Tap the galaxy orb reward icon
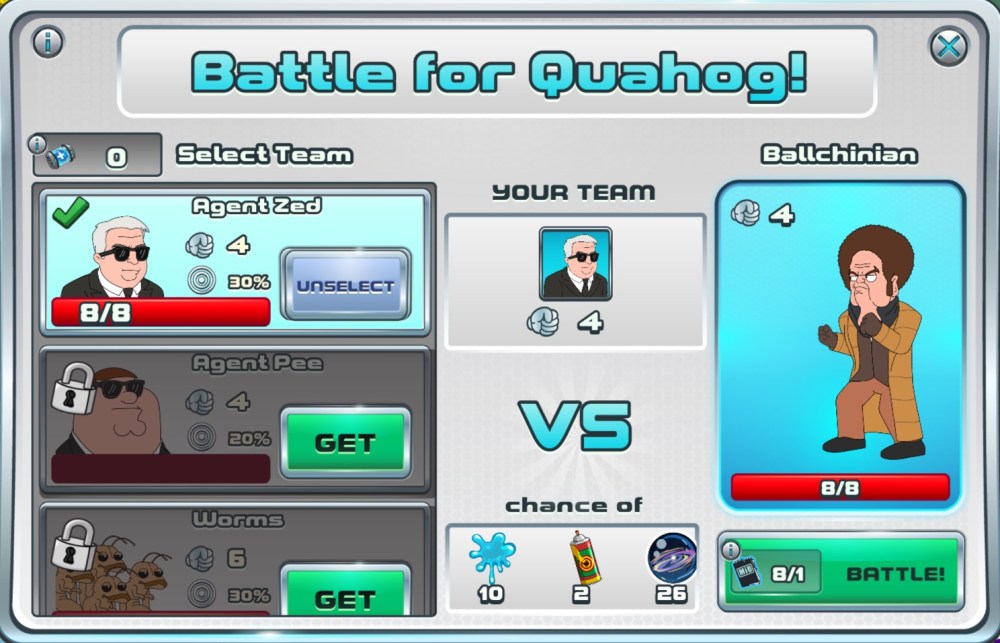 click(672, 556)
